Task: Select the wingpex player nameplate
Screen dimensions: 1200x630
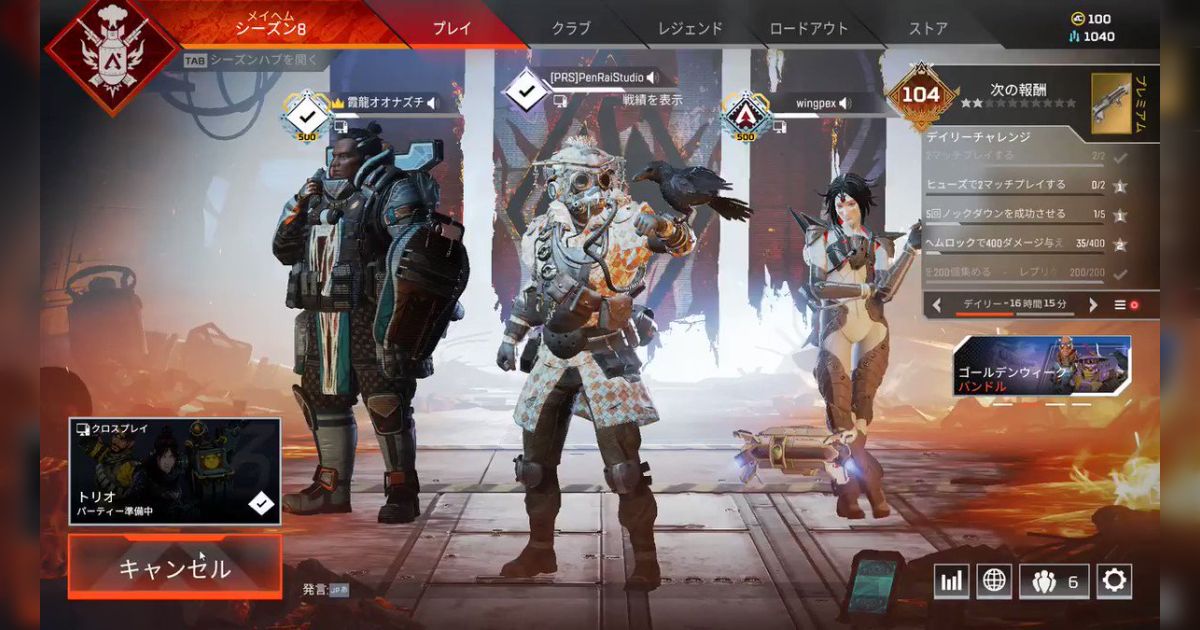Action: pyautogui.click(x=822, y=103)
